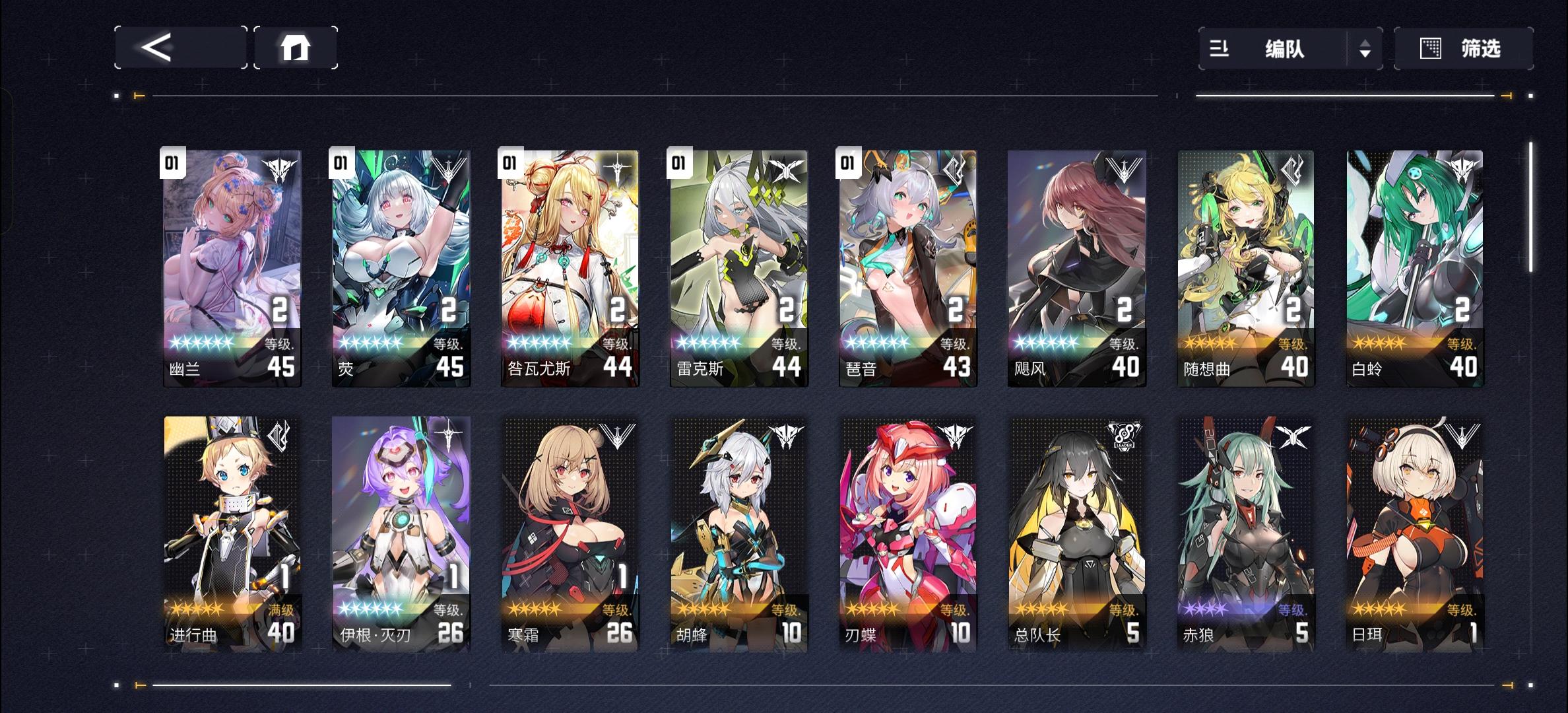
Task: Toggle the sort order arrows next to 编队
Action: click(x=1365, y=49)
